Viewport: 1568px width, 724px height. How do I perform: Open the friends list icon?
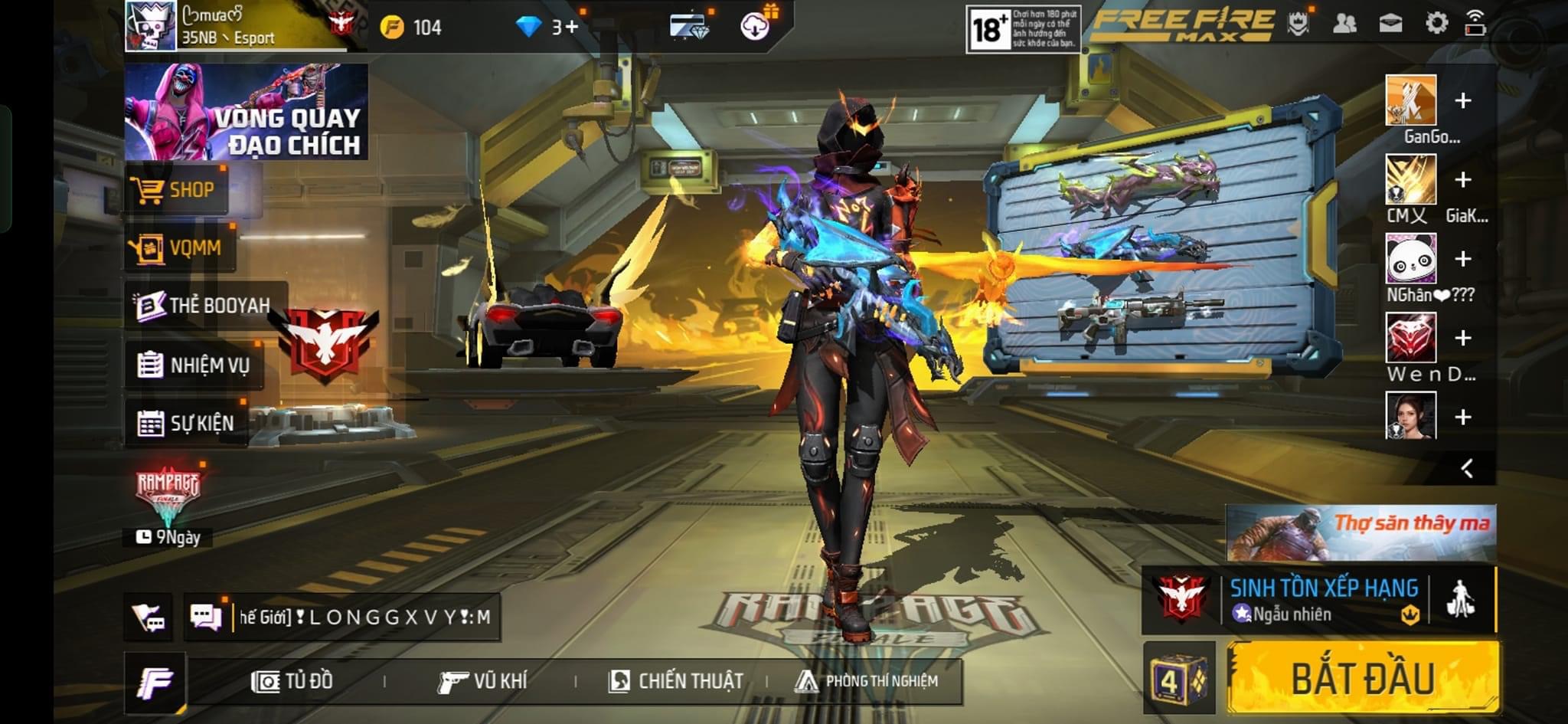tap(1344, 24)
